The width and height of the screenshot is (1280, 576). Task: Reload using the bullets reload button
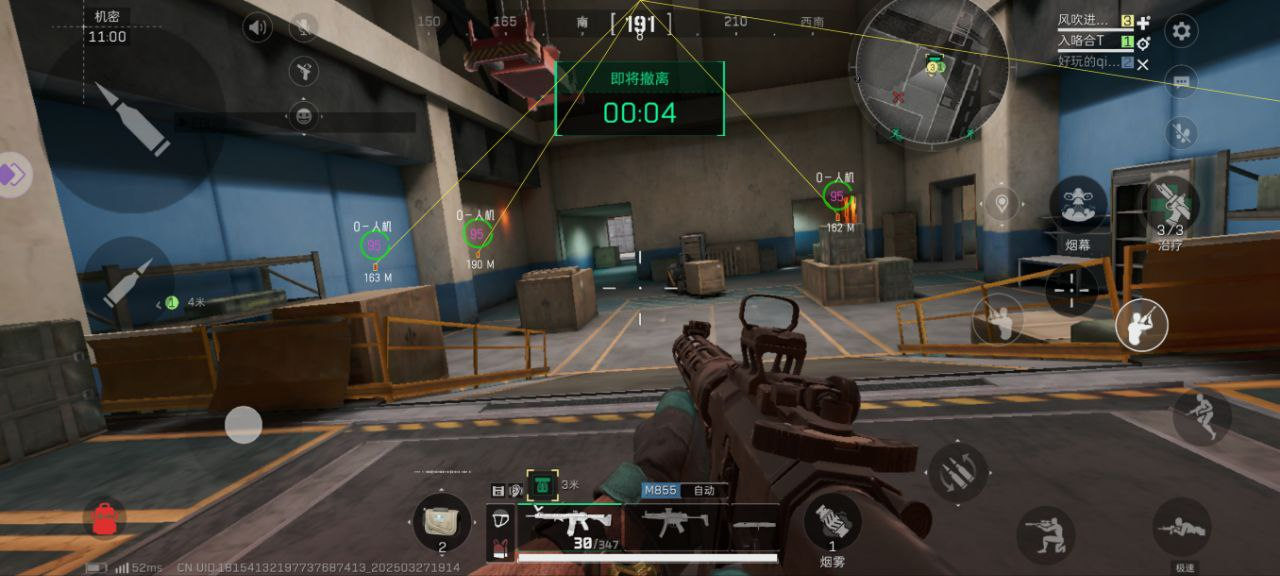[x=958, y=472]
